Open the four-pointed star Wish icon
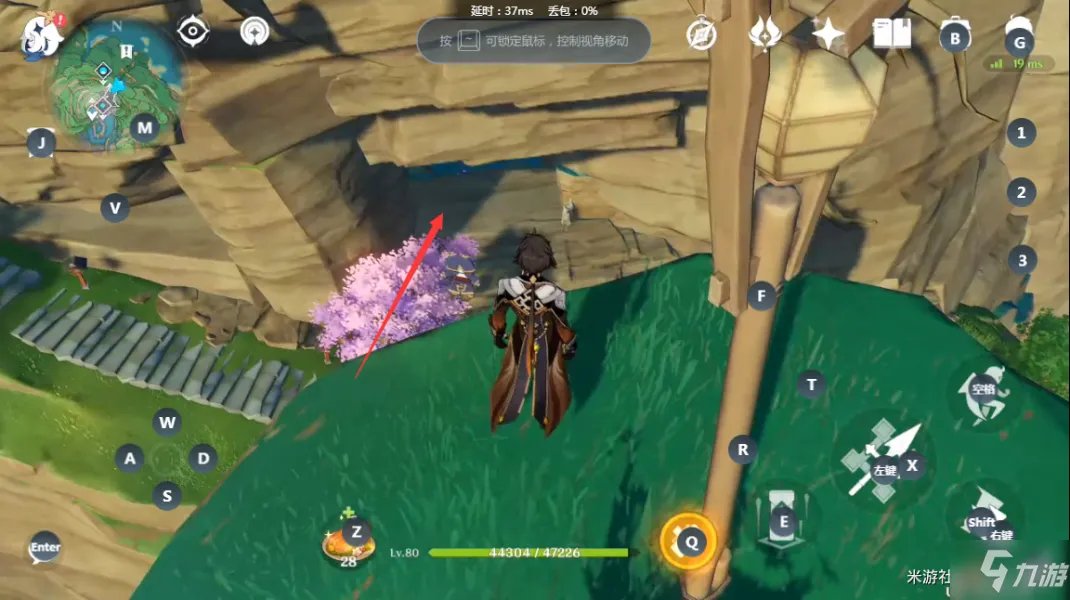 [828, 35]
